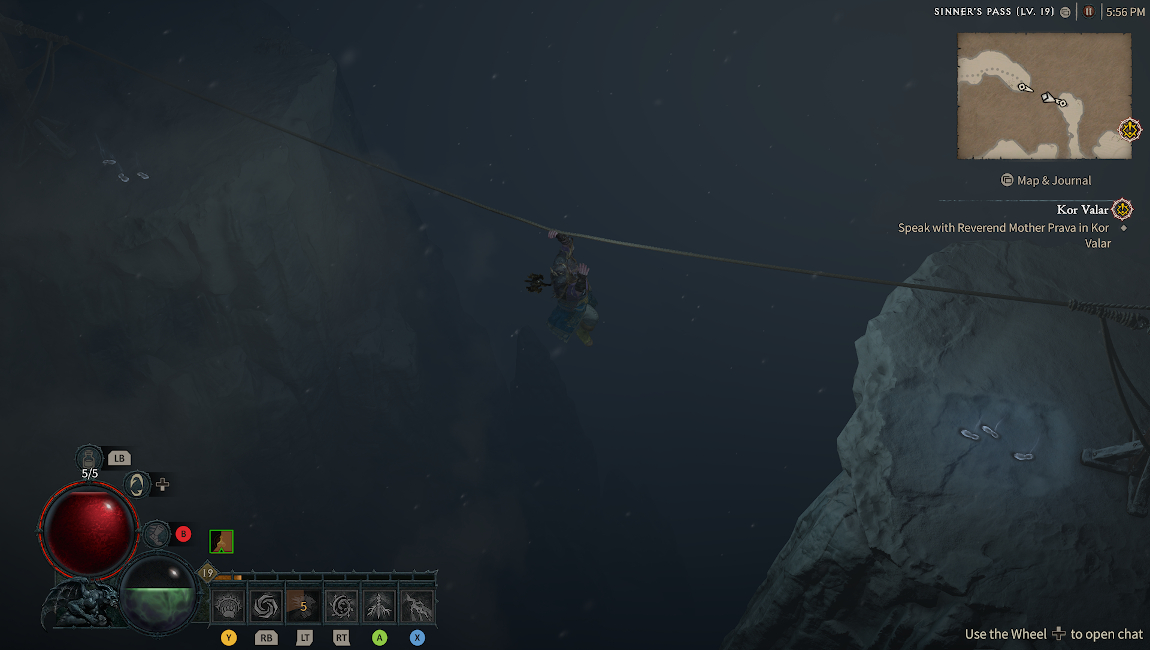Image resolution: width=1150 pixels, height=650 pixels.
Task: Activate the bear claw skill slot
Action: 229,605
